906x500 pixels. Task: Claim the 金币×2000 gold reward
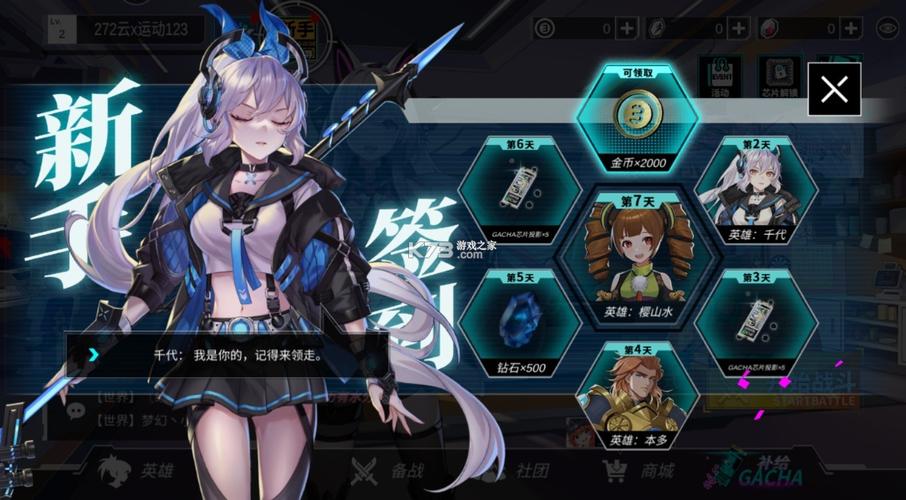(636, 120)
